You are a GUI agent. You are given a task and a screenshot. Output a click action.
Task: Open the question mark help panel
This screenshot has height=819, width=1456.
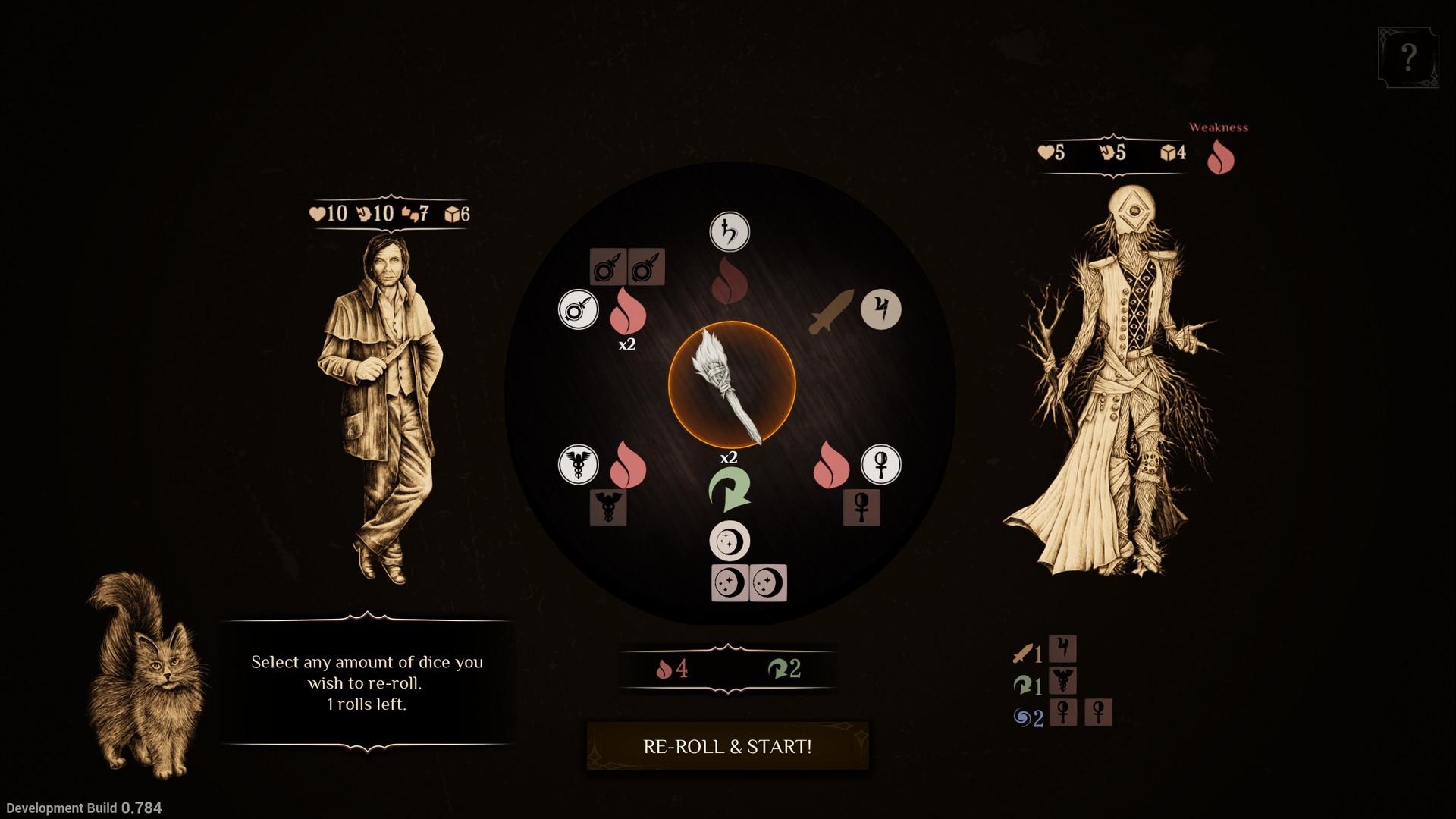click(1408, 57)
